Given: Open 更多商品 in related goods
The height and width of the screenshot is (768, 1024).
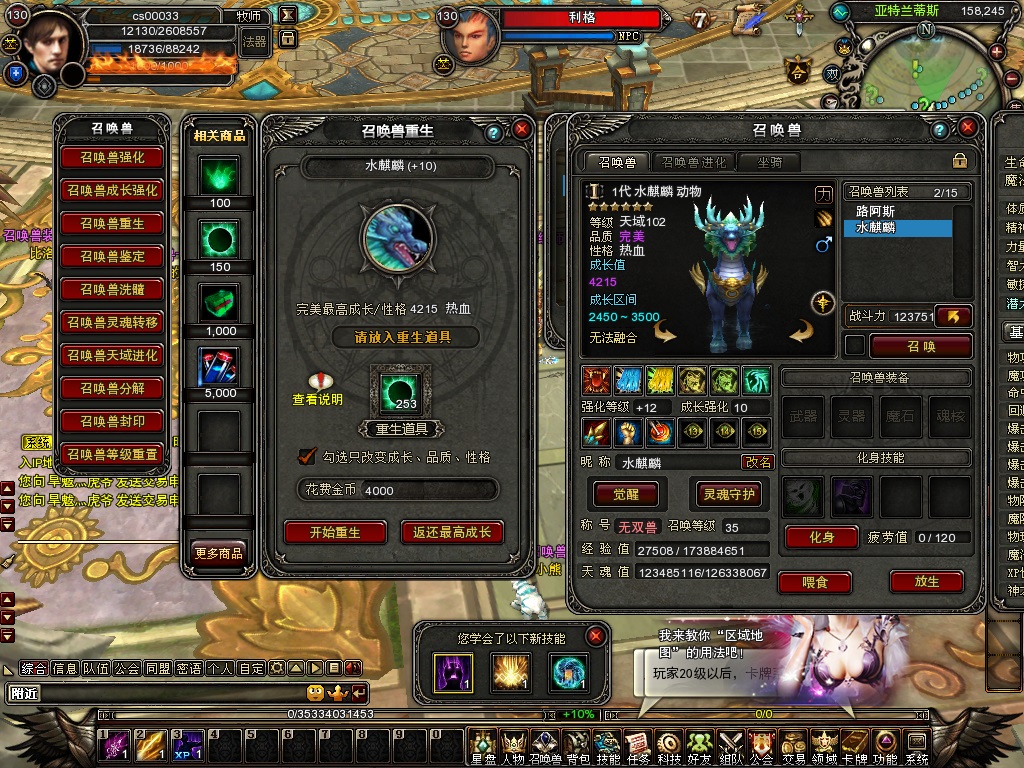Looking at the screenshot, I should [218, 552].
